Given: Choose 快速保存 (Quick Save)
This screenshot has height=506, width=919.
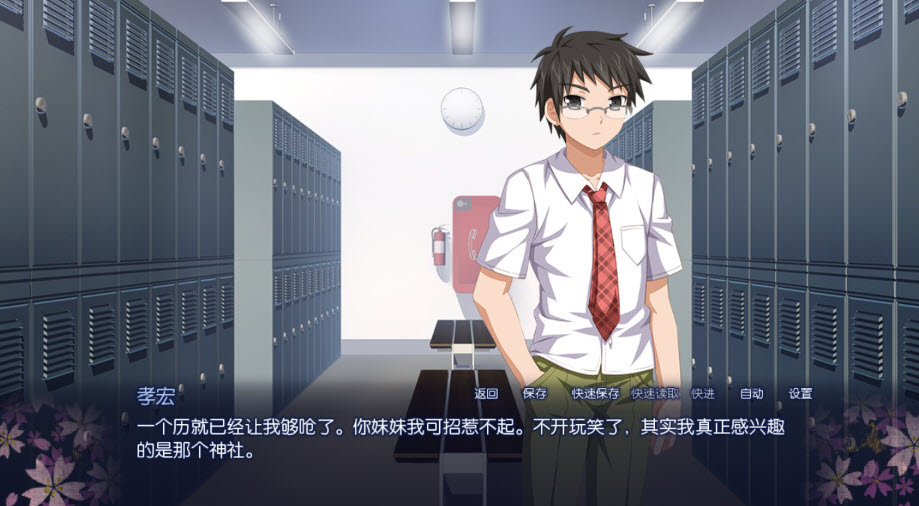Looking at the screenshot, I should point(595,394).
